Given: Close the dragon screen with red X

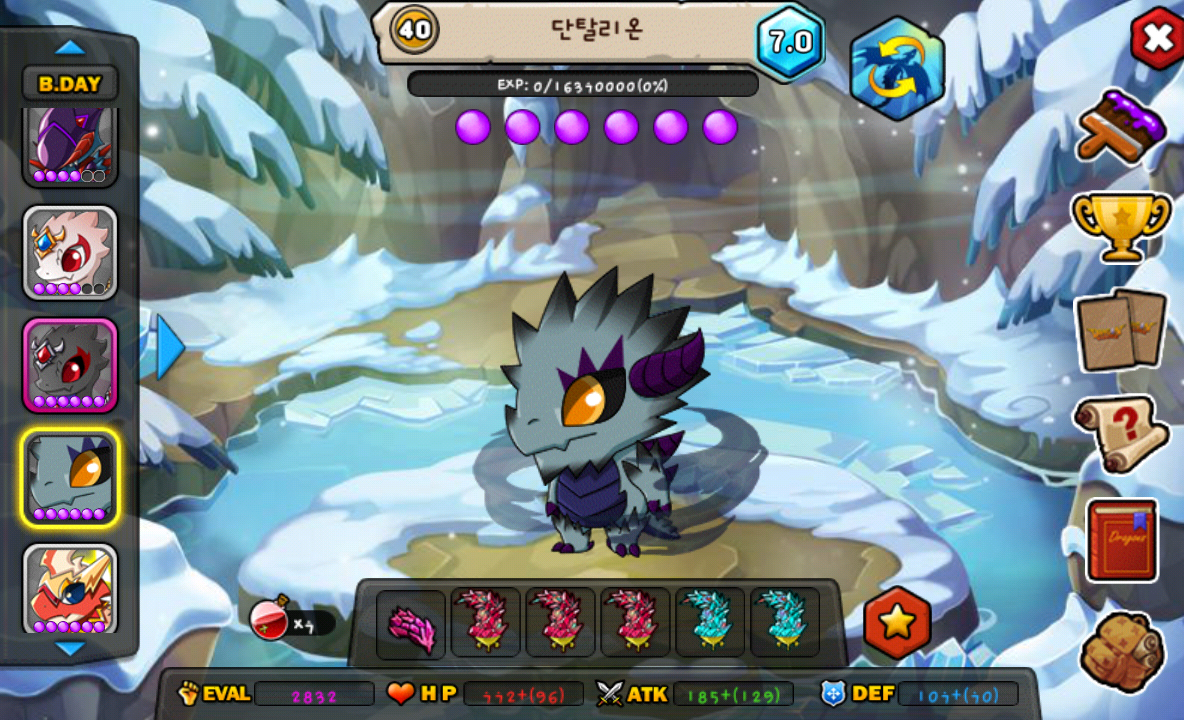Looking at the screenshot, I should click(x=1156, y=39).
